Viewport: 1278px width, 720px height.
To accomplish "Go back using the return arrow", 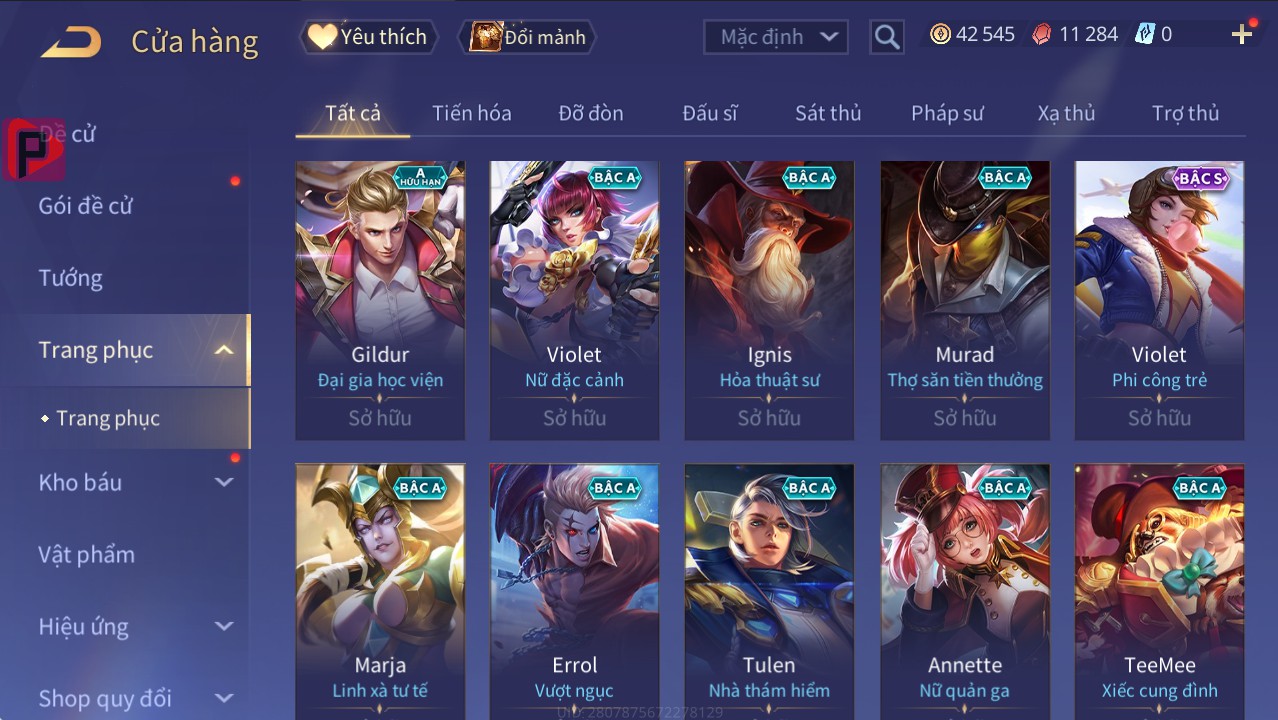I will pos(71,41).
